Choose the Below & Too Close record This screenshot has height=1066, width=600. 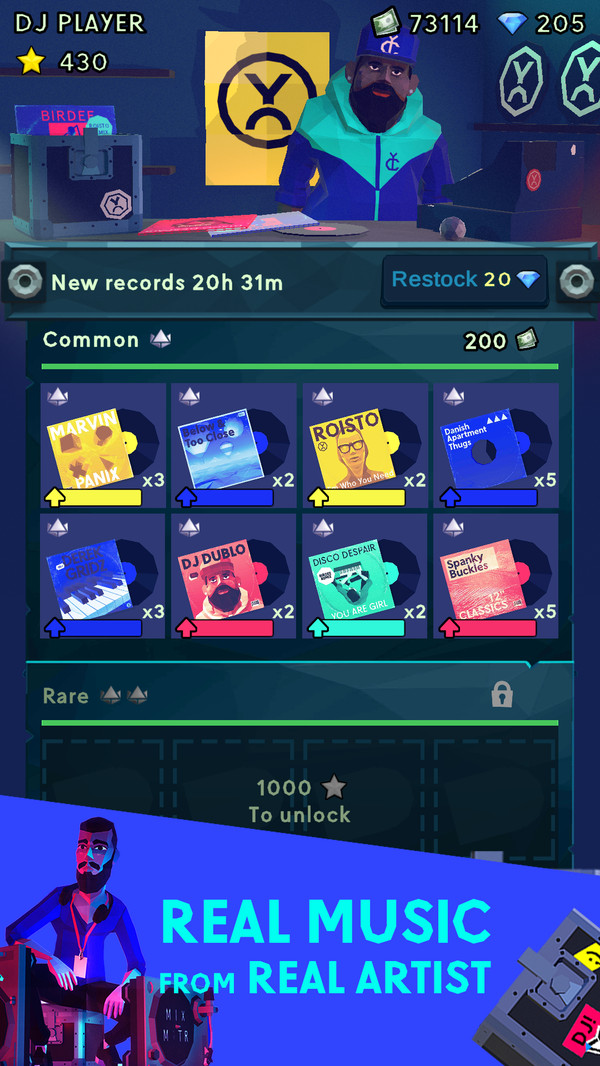pos(234,445)
